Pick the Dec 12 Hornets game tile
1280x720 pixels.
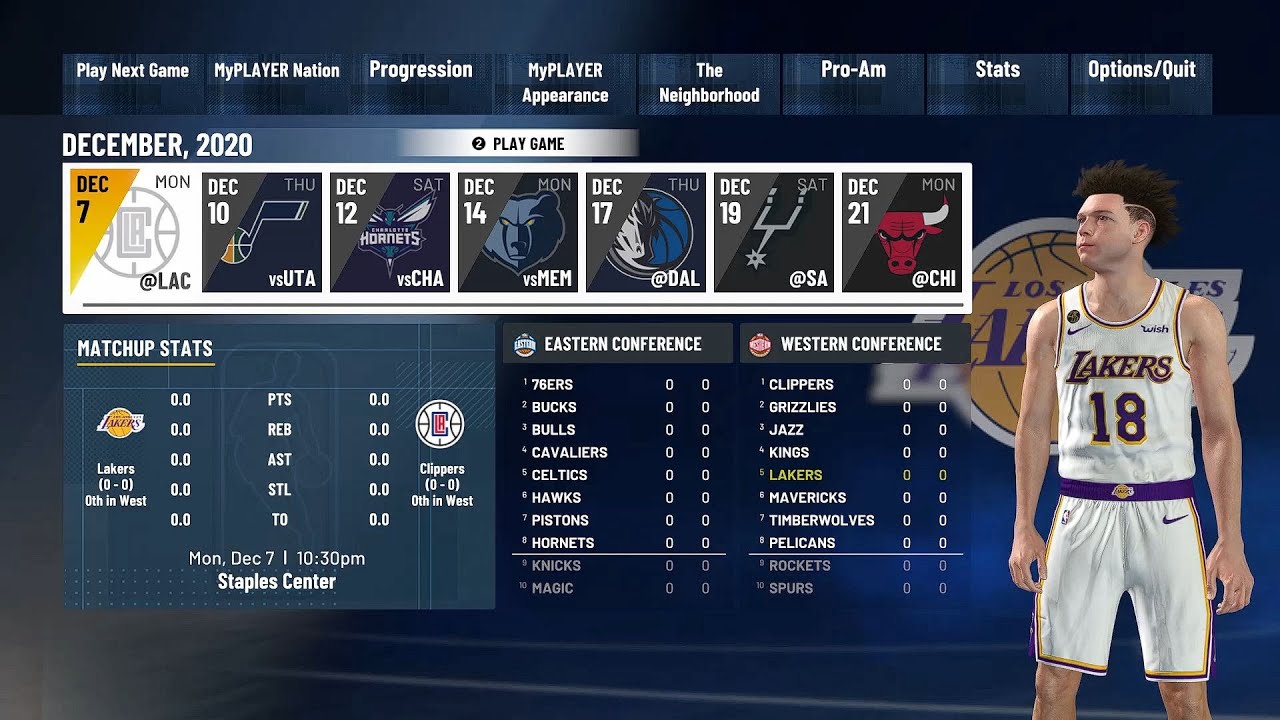390,233
